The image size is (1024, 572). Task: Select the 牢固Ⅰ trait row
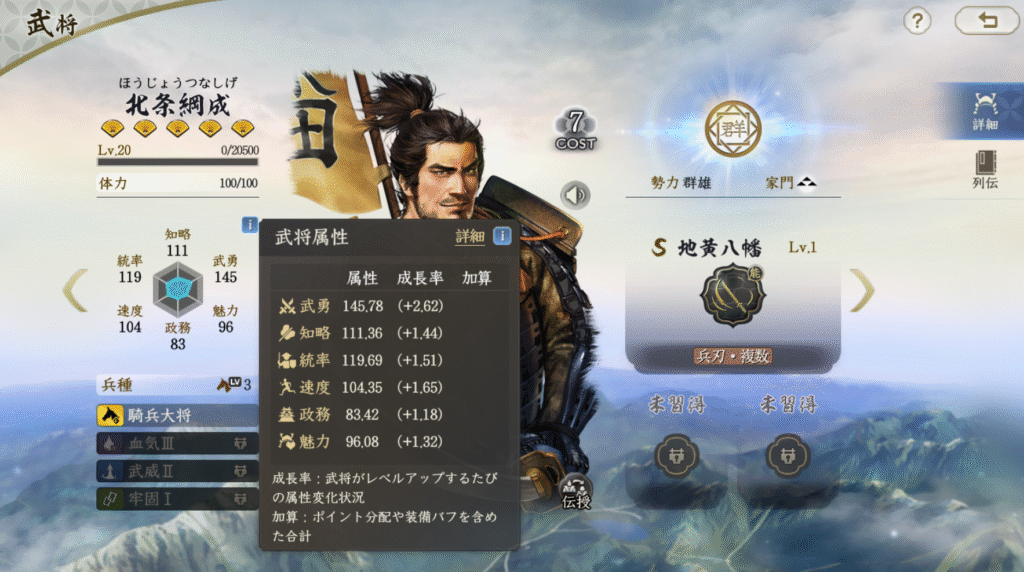pos(177,497)
